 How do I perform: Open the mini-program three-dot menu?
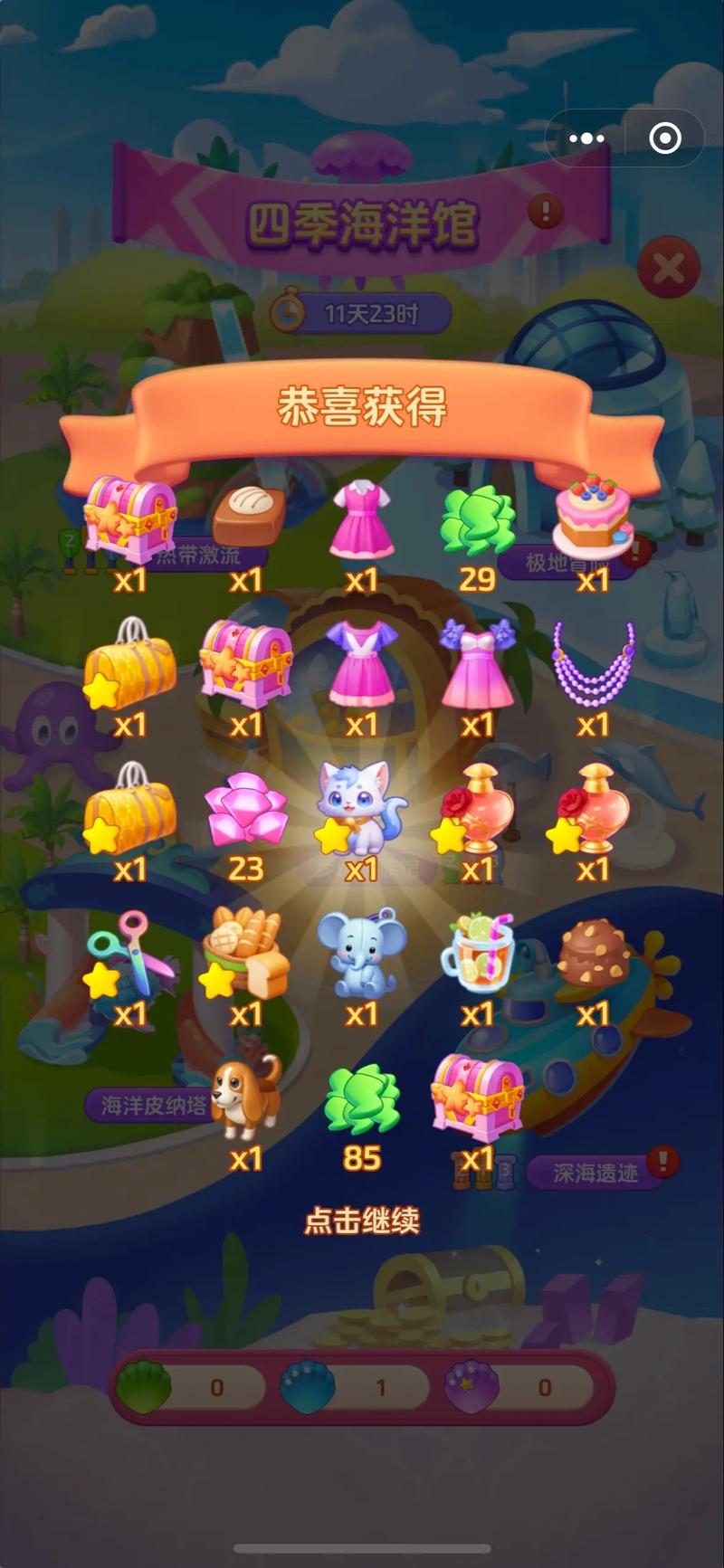(x=586, y=138)
